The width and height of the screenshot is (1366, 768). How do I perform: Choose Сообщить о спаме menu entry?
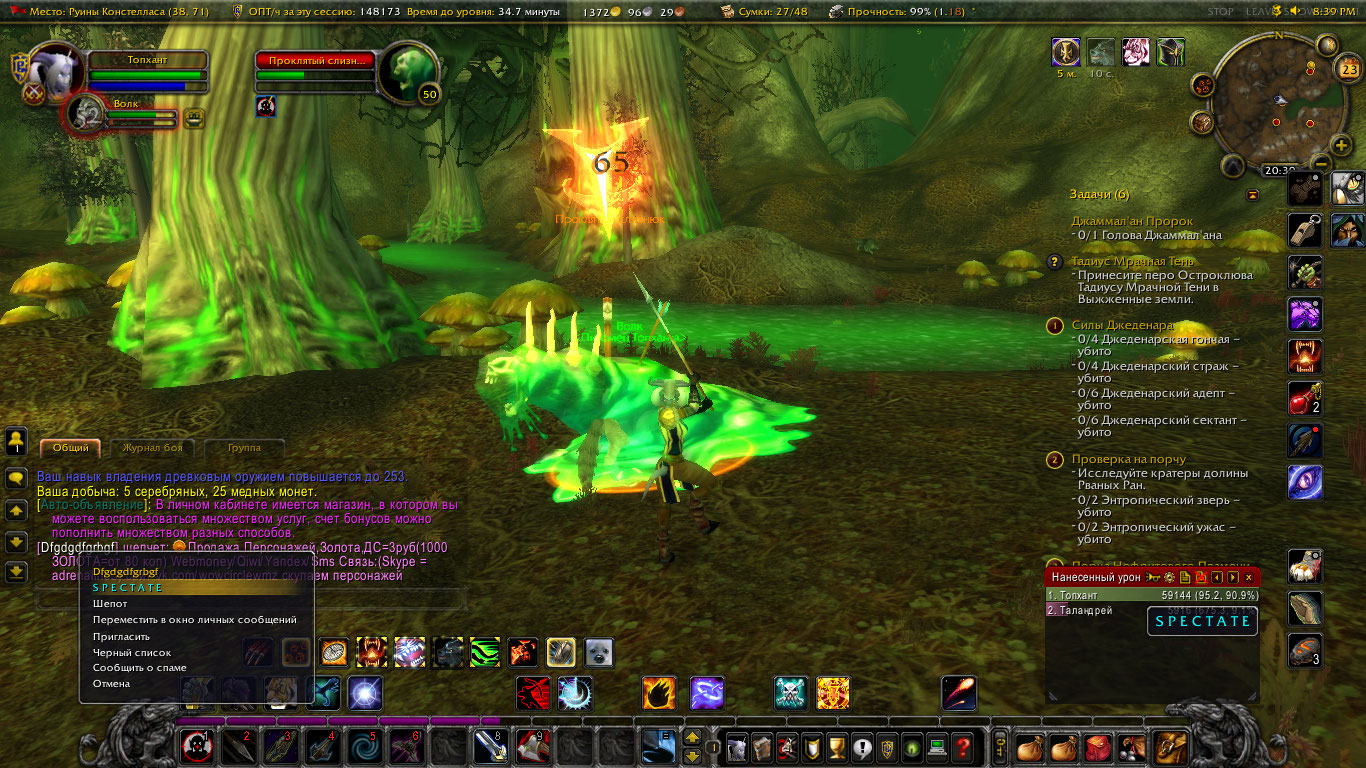pos(140,668)
